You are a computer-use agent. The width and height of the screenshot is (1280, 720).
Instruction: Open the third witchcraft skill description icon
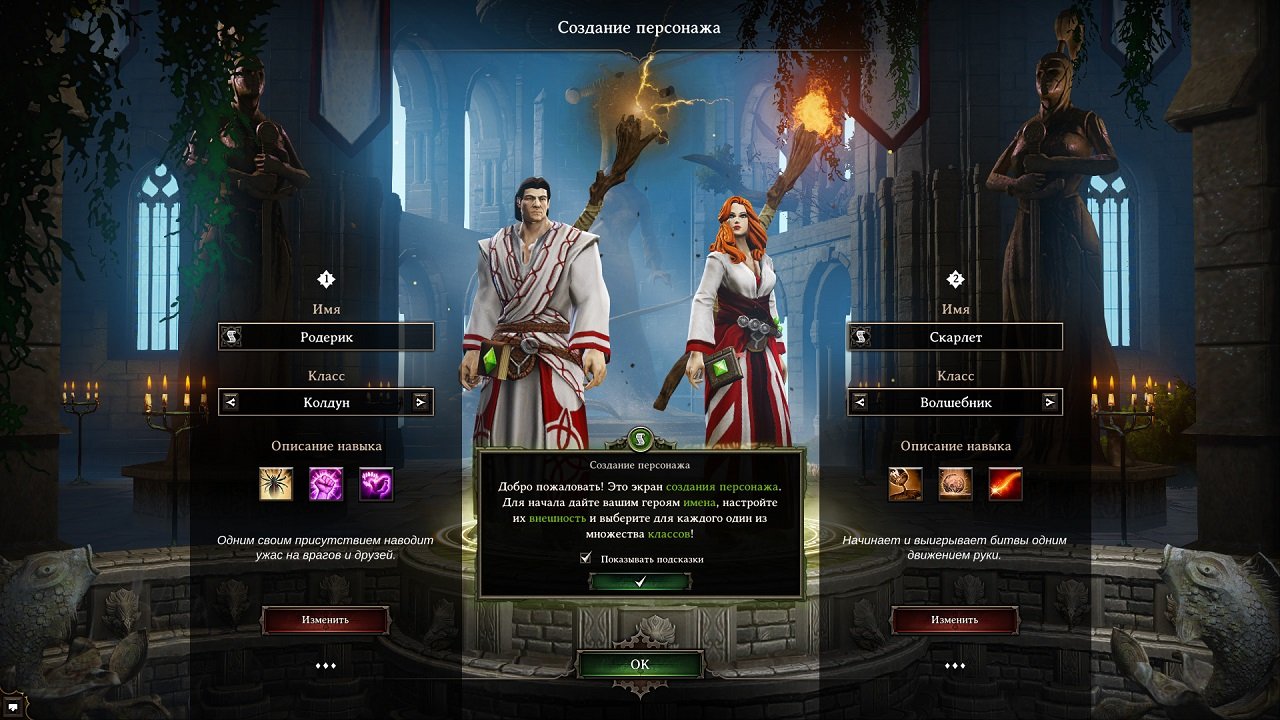point(378,485)
